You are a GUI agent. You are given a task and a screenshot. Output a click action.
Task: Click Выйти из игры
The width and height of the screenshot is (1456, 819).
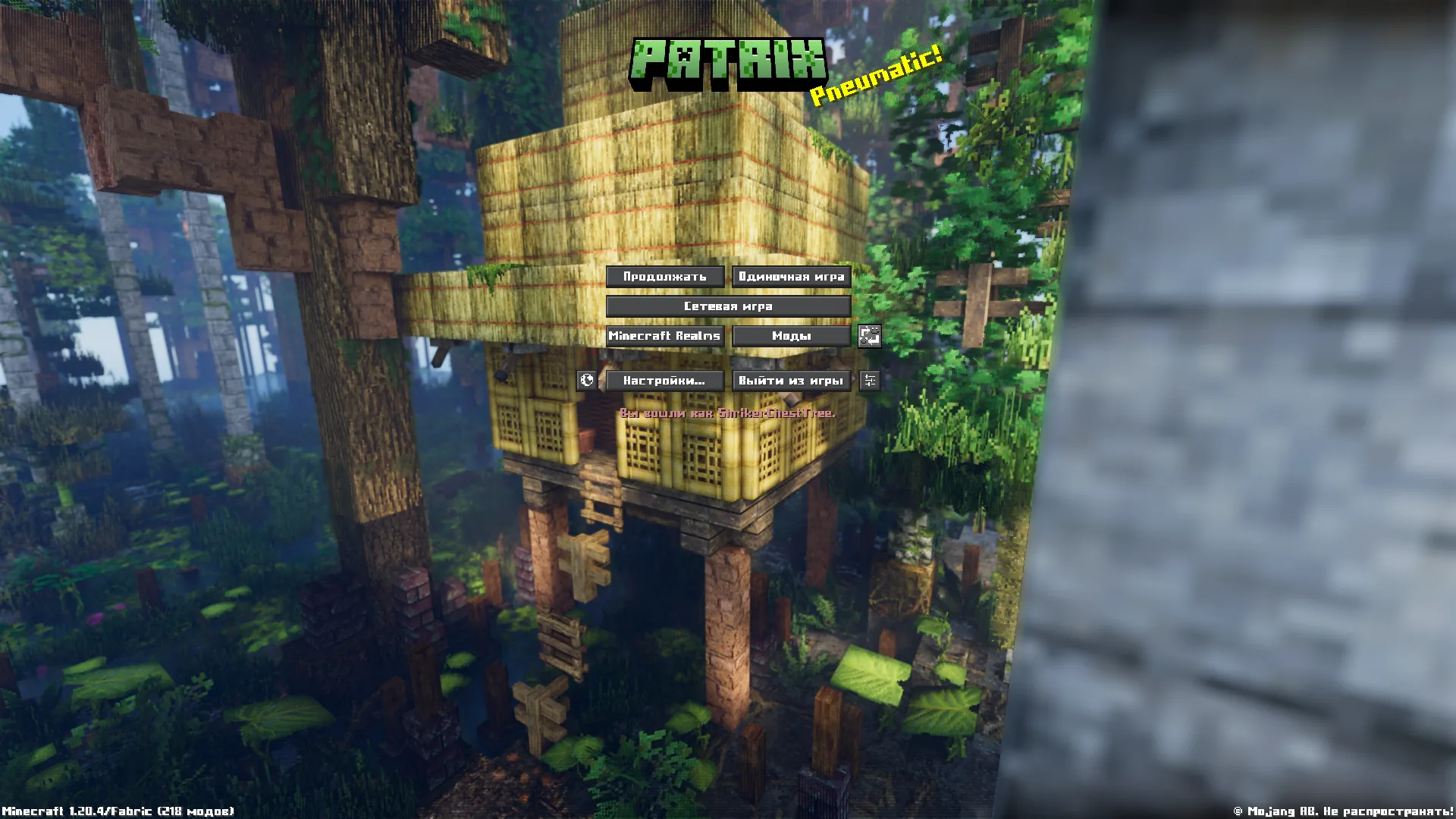pos(790,381)
